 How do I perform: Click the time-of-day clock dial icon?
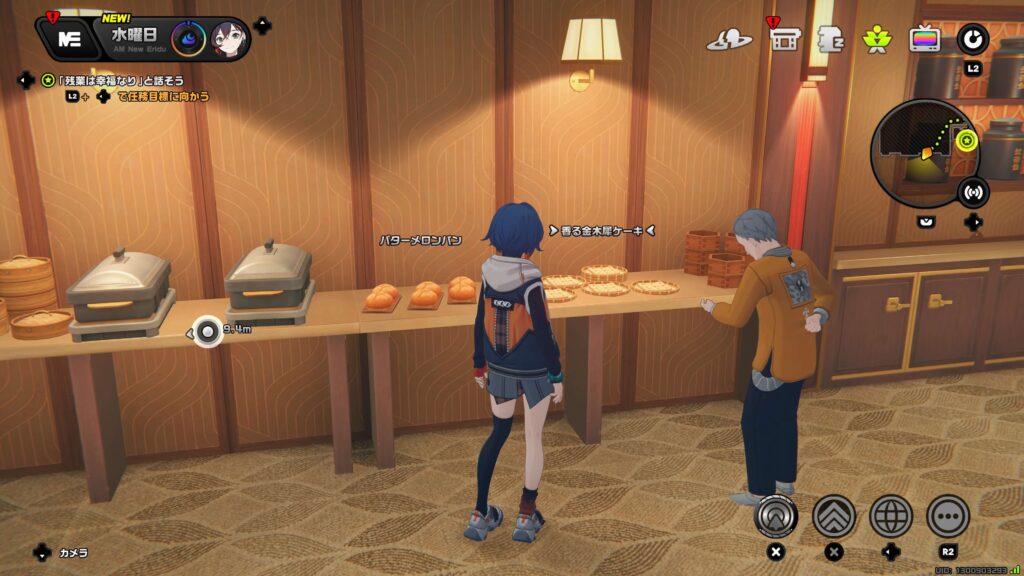pyautogui.click(x=188, y=39)
